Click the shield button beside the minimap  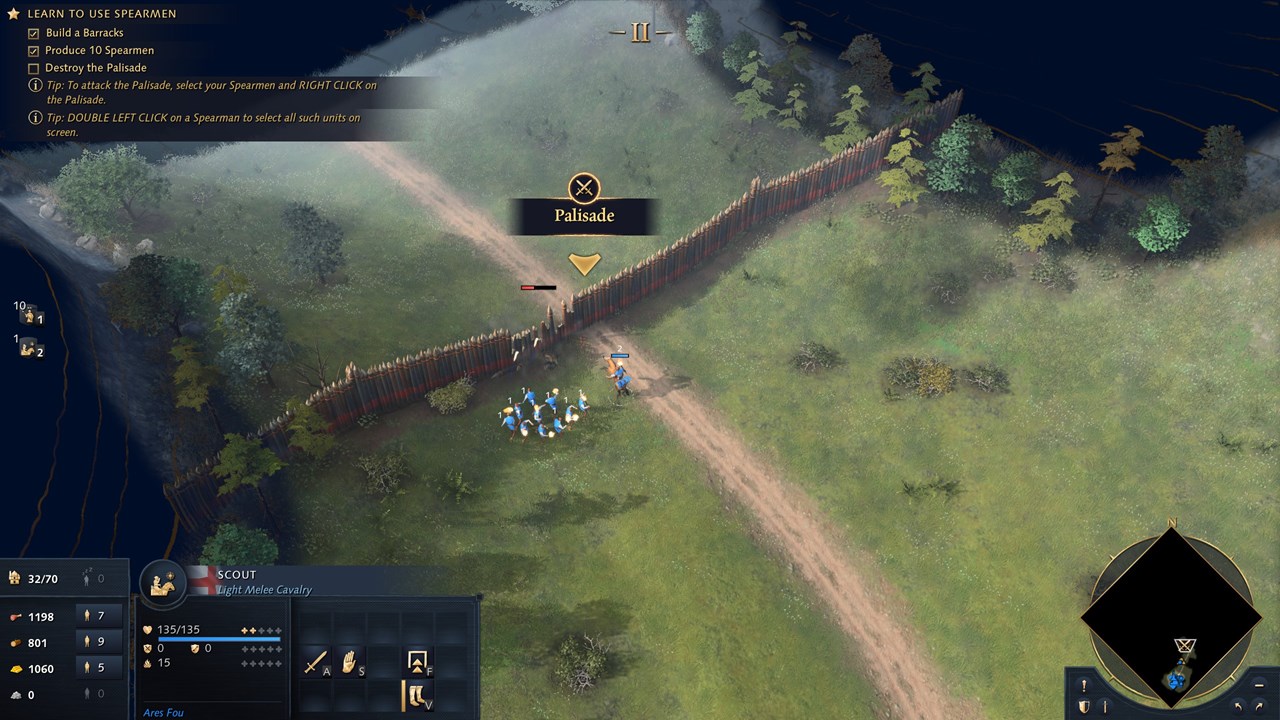(1084, 707)
